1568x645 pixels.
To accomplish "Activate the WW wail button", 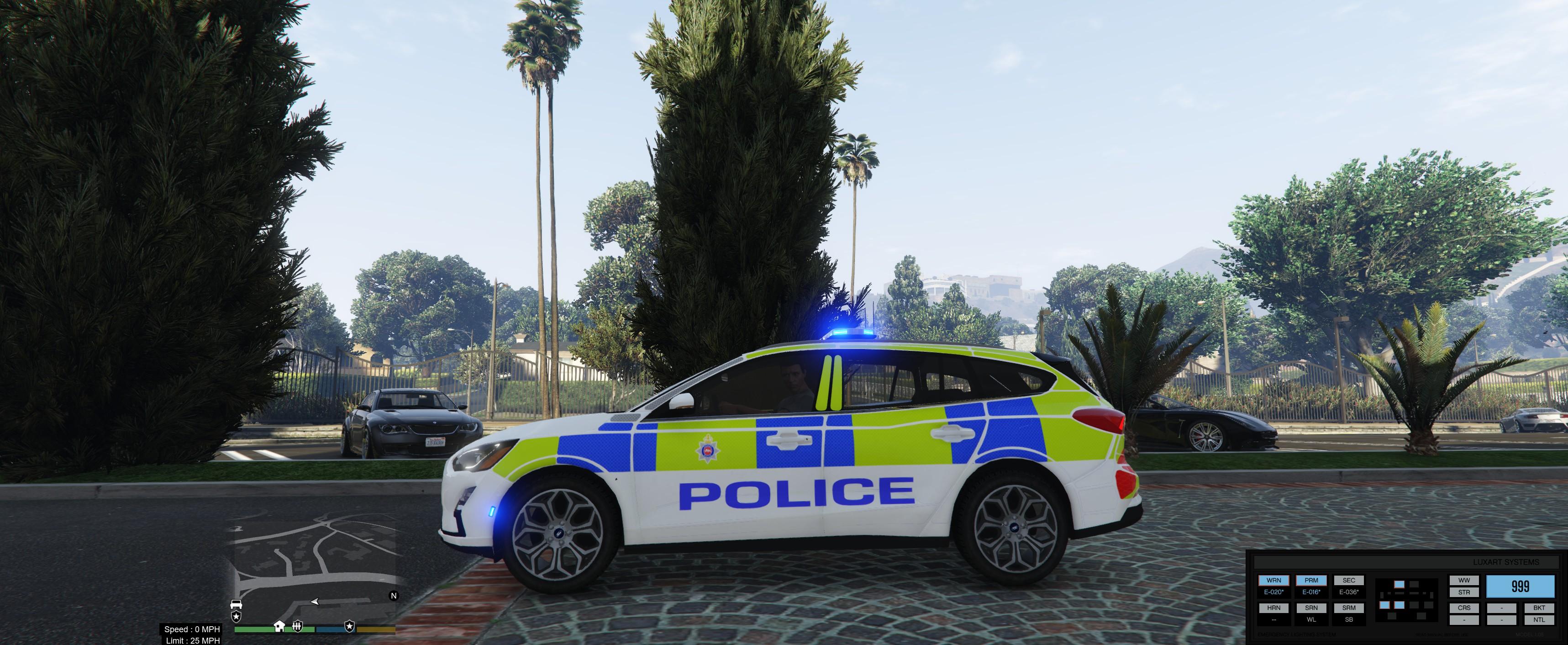I will click(x=1464, y=581).
